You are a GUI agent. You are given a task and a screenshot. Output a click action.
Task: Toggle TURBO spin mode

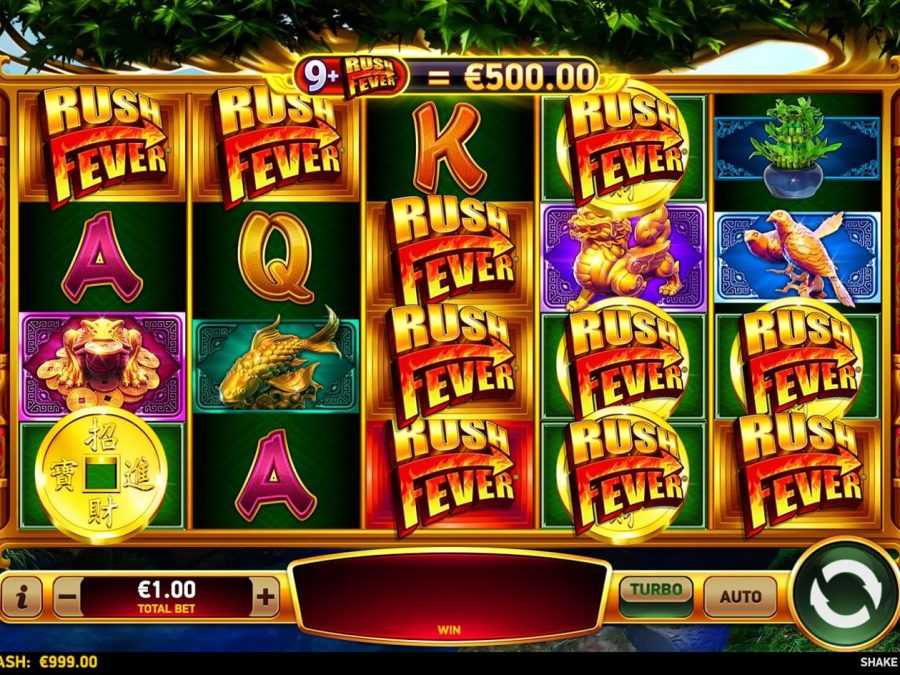tap(655, 595)
